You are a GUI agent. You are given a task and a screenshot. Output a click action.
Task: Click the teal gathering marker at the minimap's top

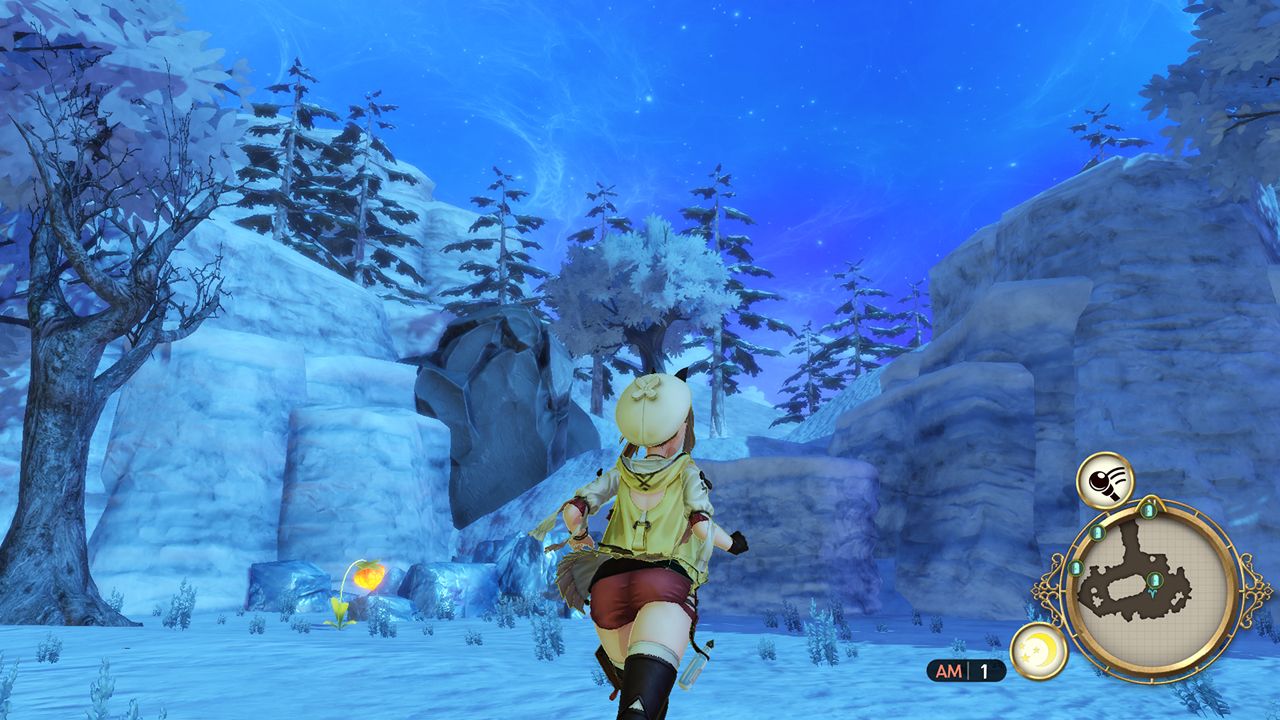coord(1148,509)
